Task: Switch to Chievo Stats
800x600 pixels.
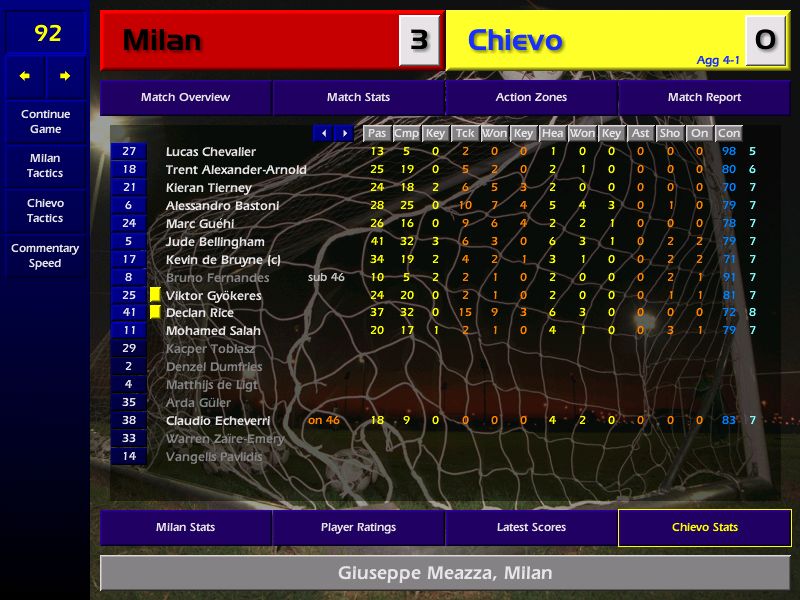Action: pyautogui.click(x=704, y=527)
